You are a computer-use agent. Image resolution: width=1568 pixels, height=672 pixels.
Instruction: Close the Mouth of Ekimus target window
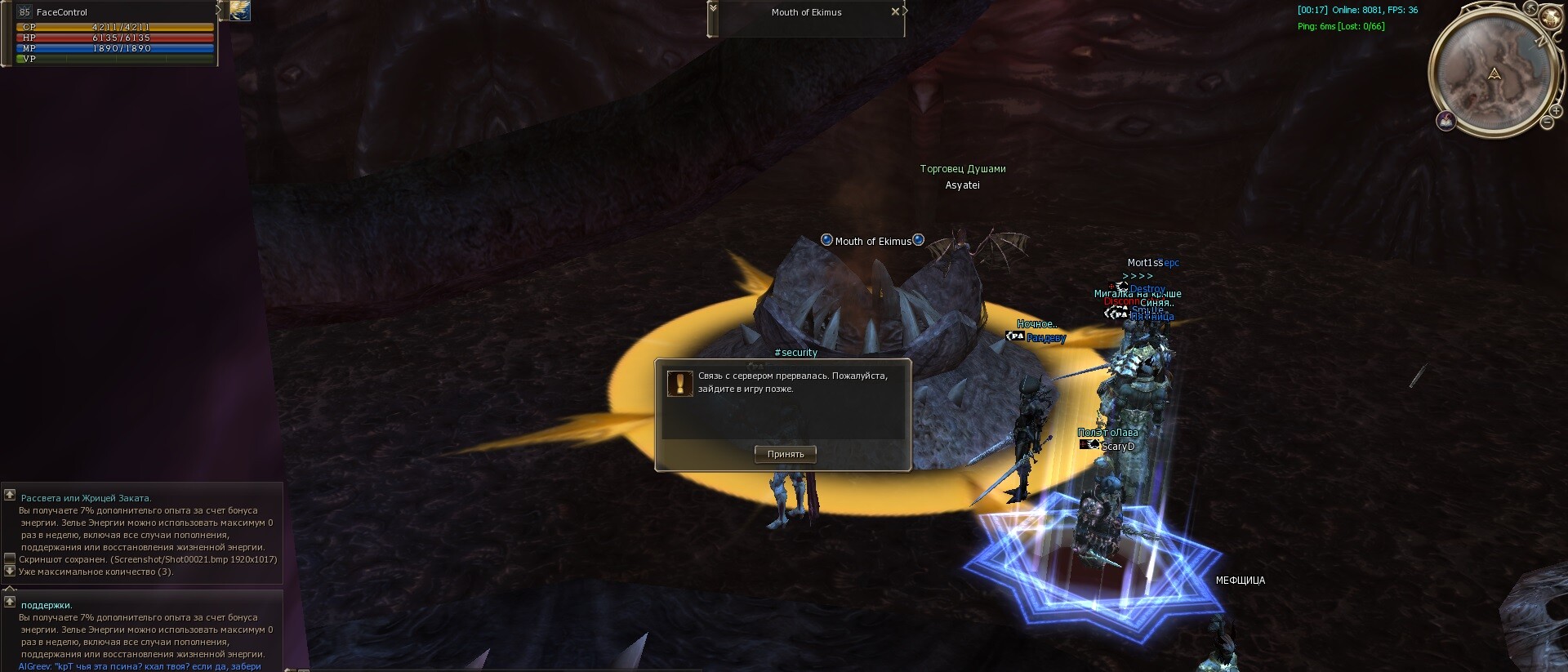click(895, 11)
